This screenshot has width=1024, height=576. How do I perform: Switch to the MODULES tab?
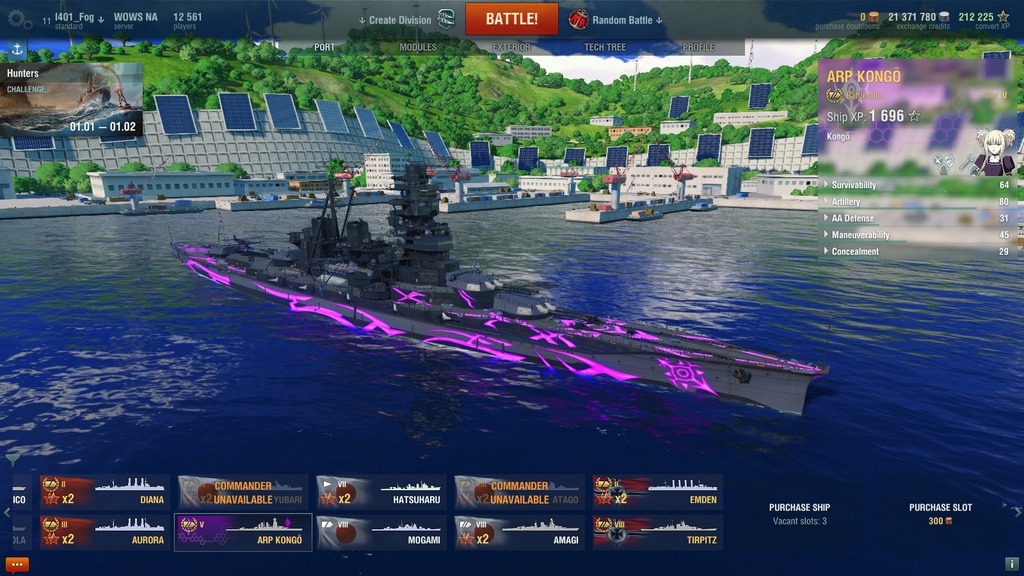(418, 47)
